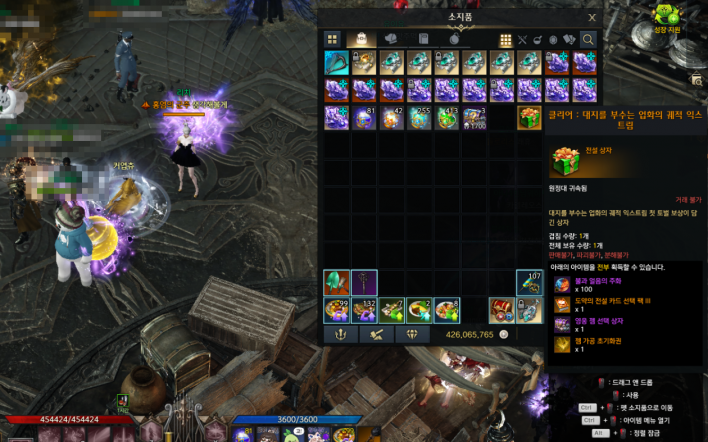Select the green shovel item slot
708x442 pixels.
tap(336, 283)
